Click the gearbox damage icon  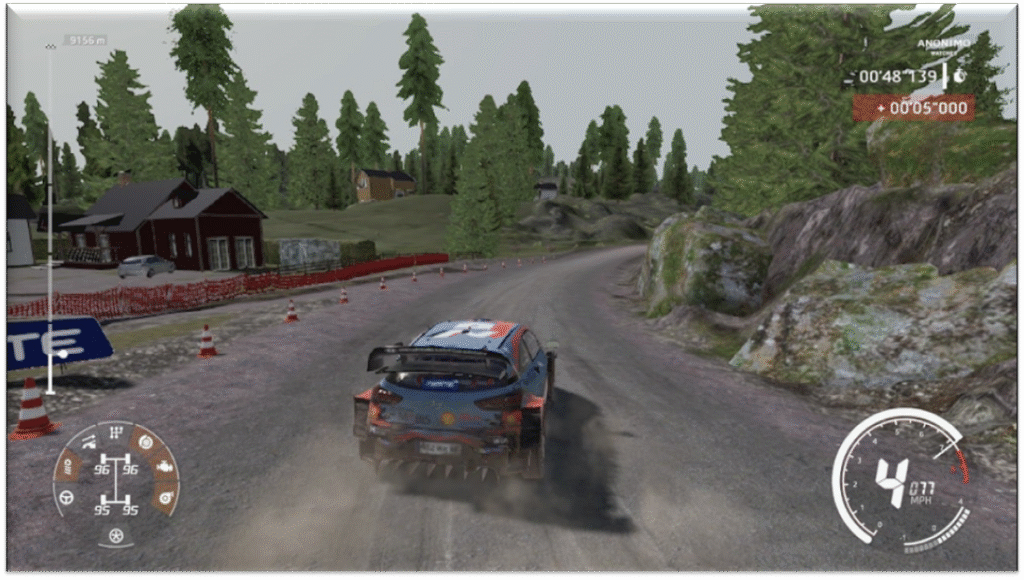click(116, 432)
